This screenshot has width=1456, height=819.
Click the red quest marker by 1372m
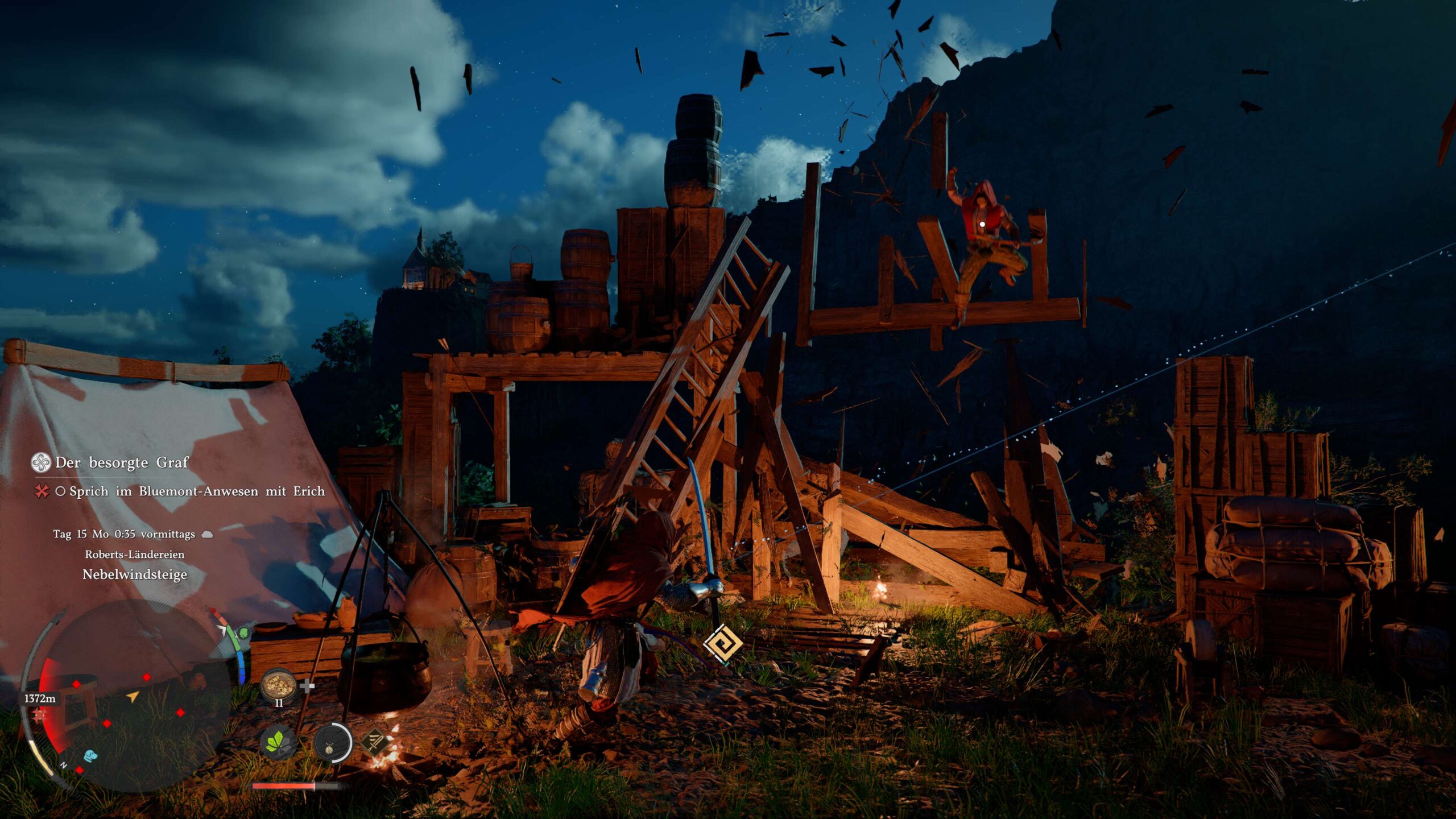39,715
